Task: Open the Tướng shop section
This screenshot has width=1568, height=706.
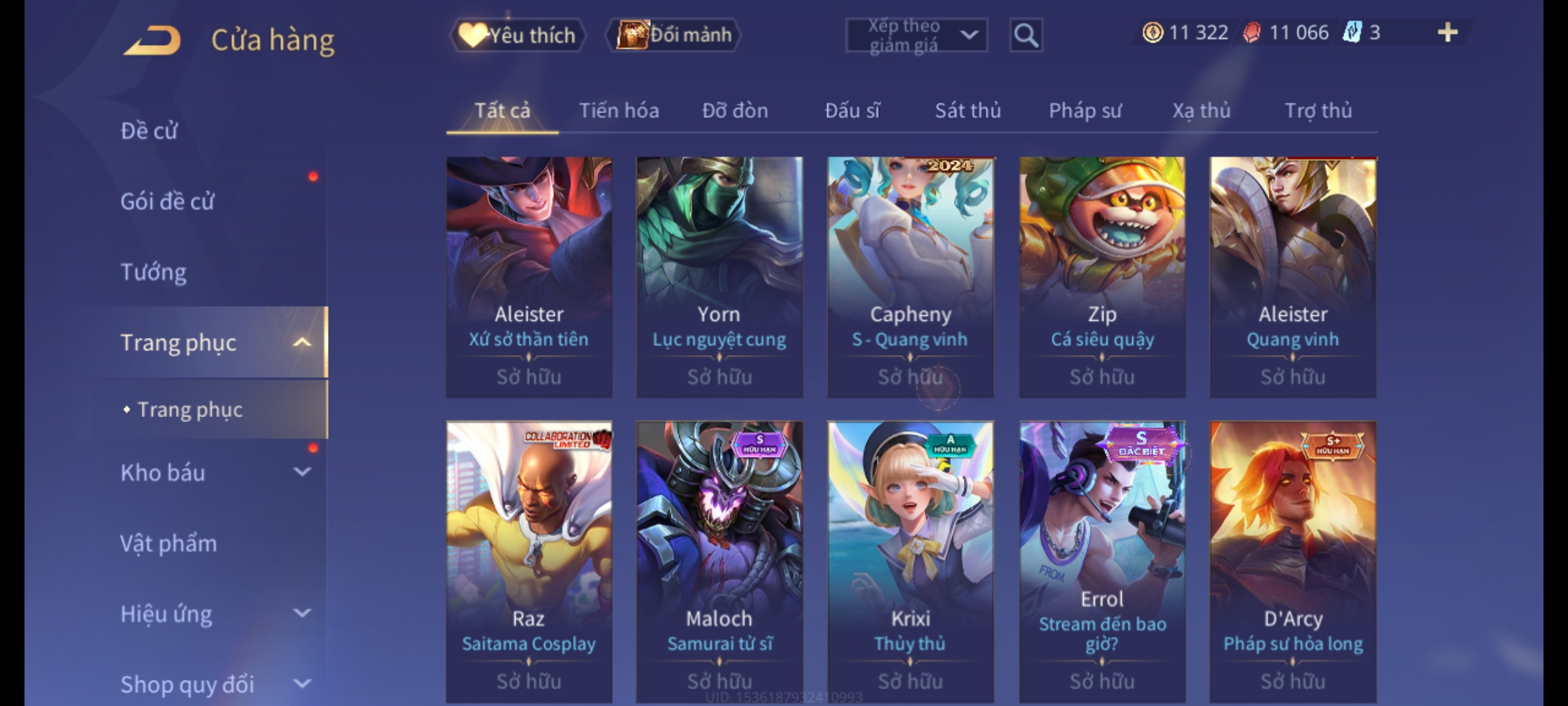Action: [x=154, y=272]
